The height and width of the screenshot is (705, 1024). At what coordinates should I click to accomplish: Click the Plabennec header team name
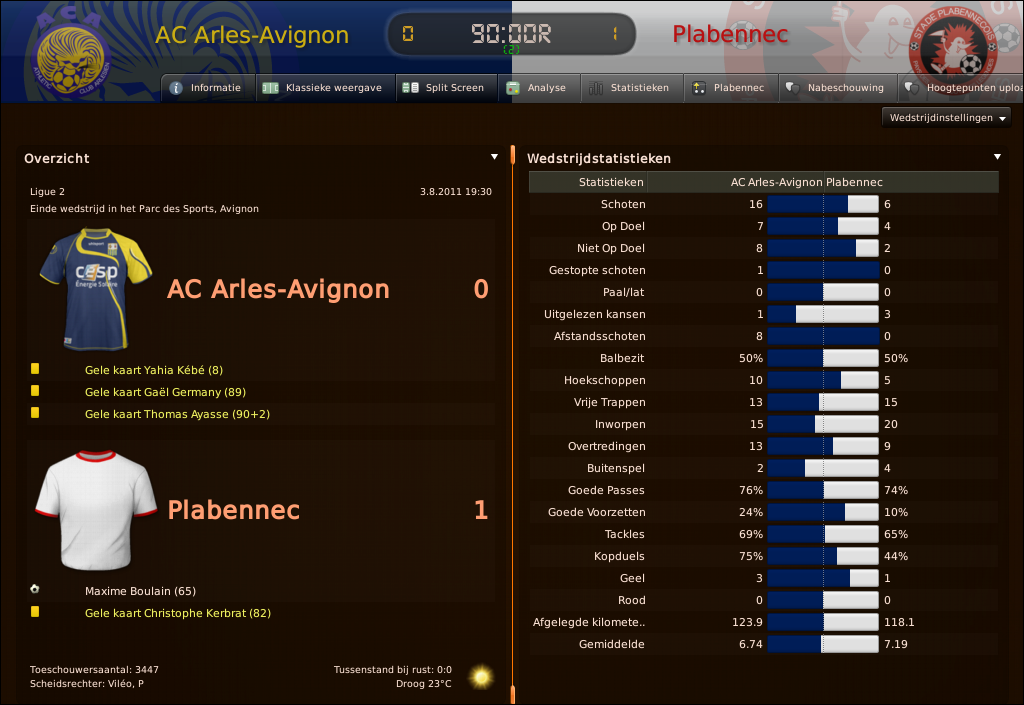pyautogui.click(x=730, y=35)
